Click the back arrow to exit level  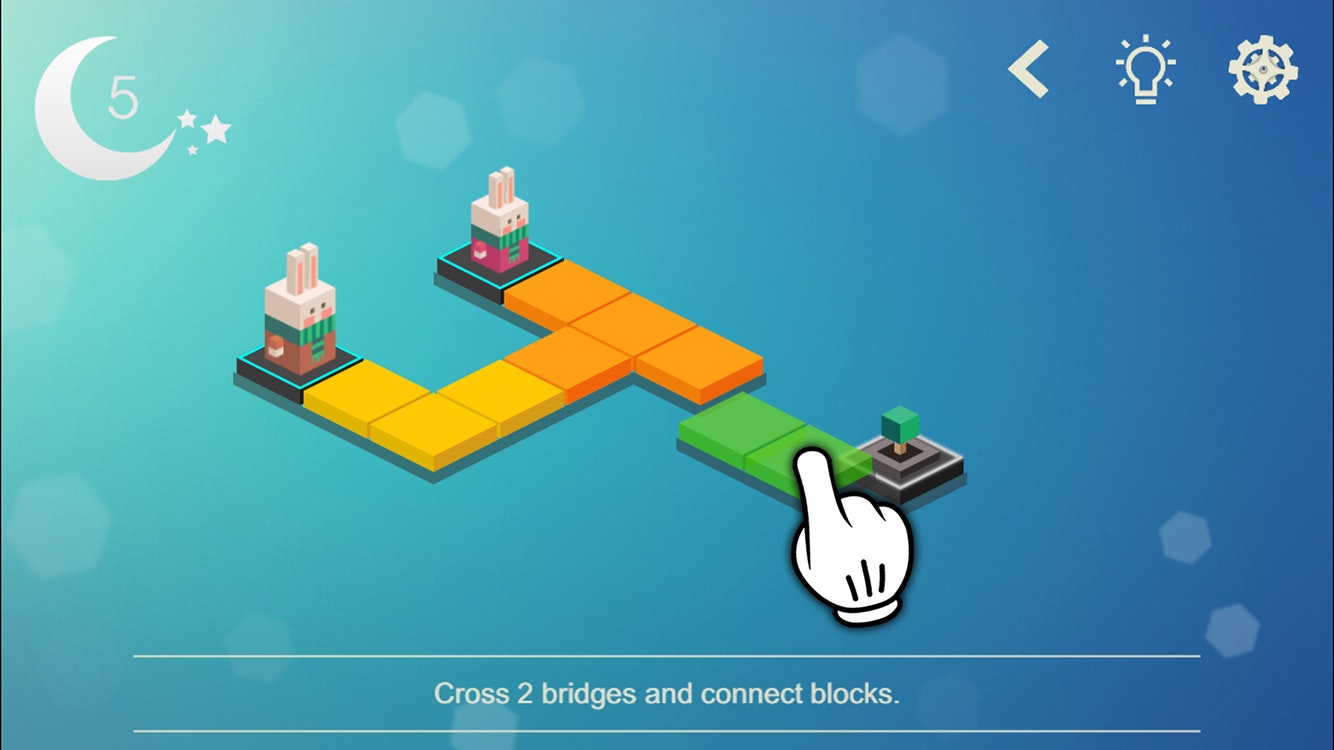click(x=1029, y=68)
